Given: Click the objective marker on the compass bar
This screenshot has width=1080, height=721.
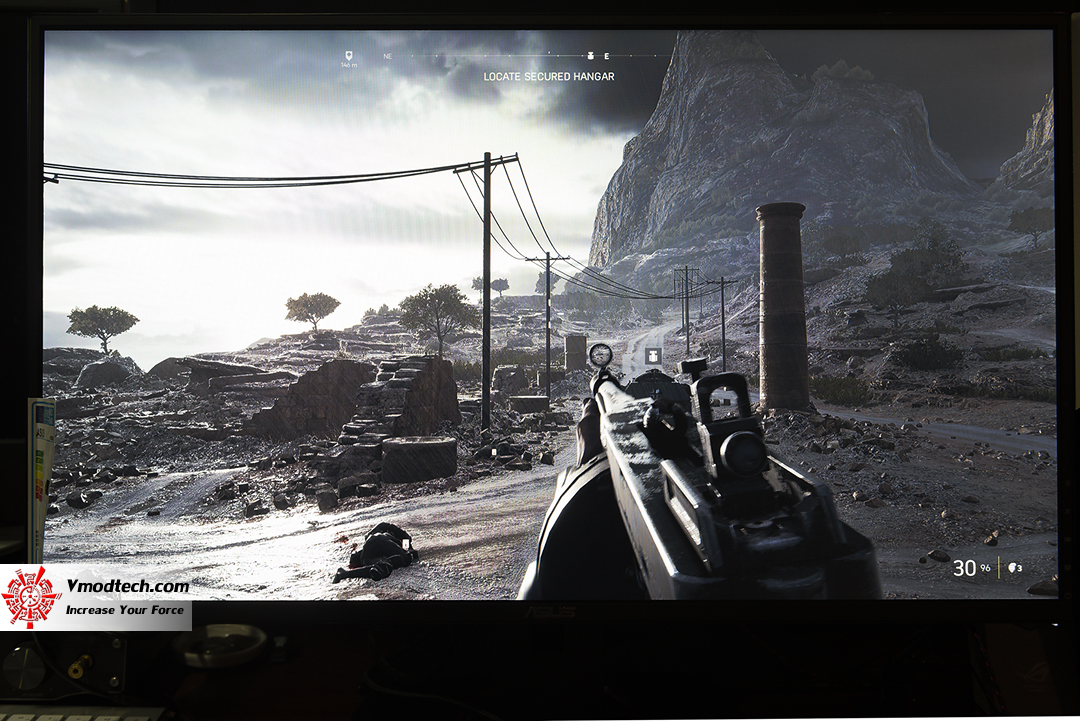Looking at the screenshot, I should tap(590, 56).
